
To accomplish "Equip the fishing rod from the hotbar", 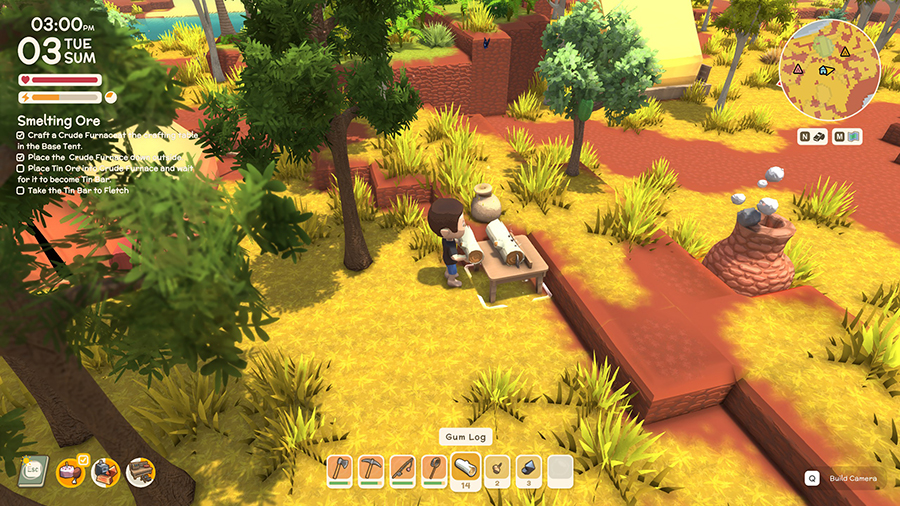I will 403,469.
